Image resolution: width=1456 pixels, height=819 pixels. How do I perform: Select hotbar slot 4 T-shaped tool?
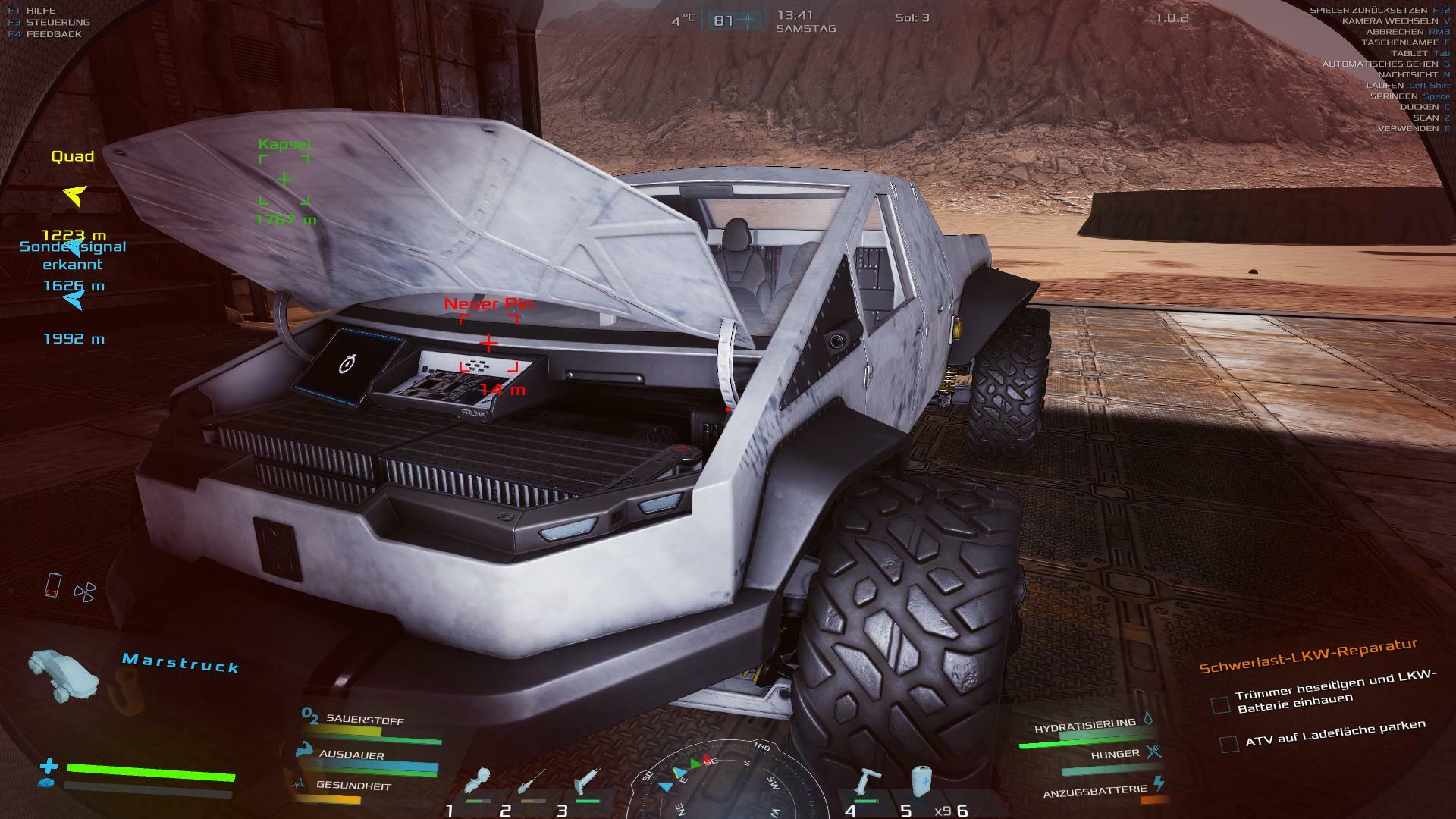coord(865,782)
